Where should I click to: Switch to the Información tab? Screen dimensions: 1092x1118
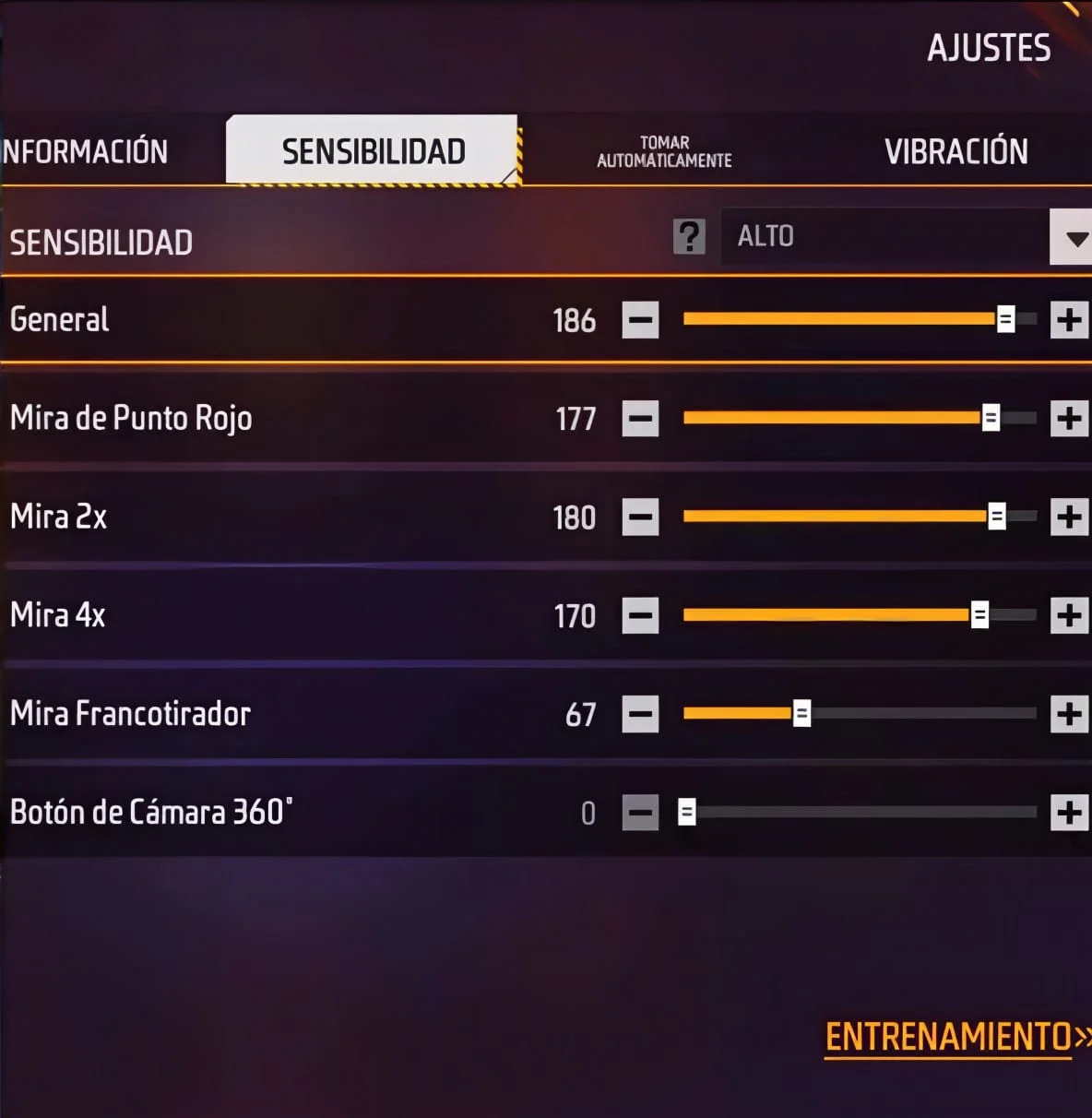click(85, 151)
